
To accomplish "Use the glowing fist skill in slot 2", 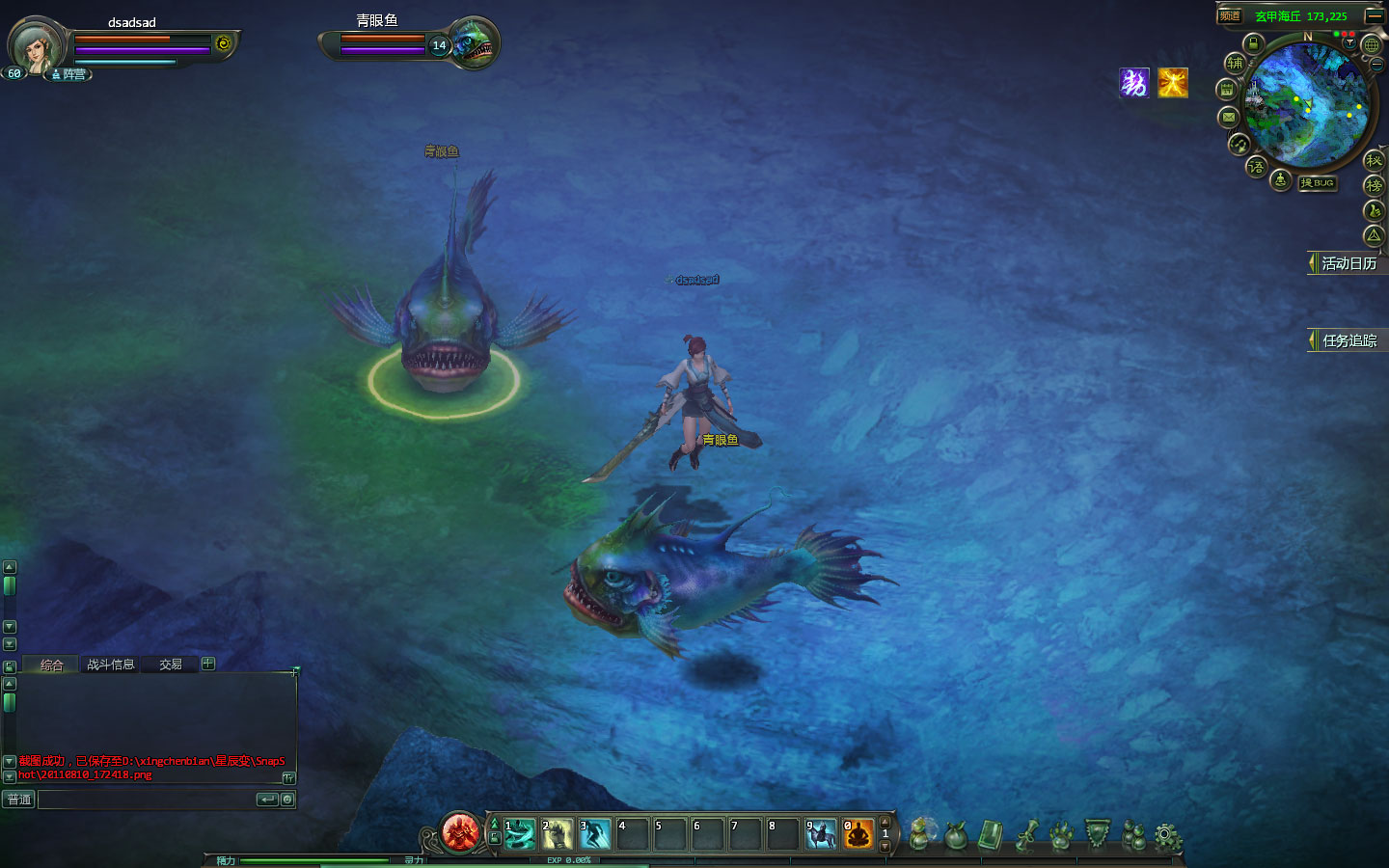I will click(x=557, y=833).
